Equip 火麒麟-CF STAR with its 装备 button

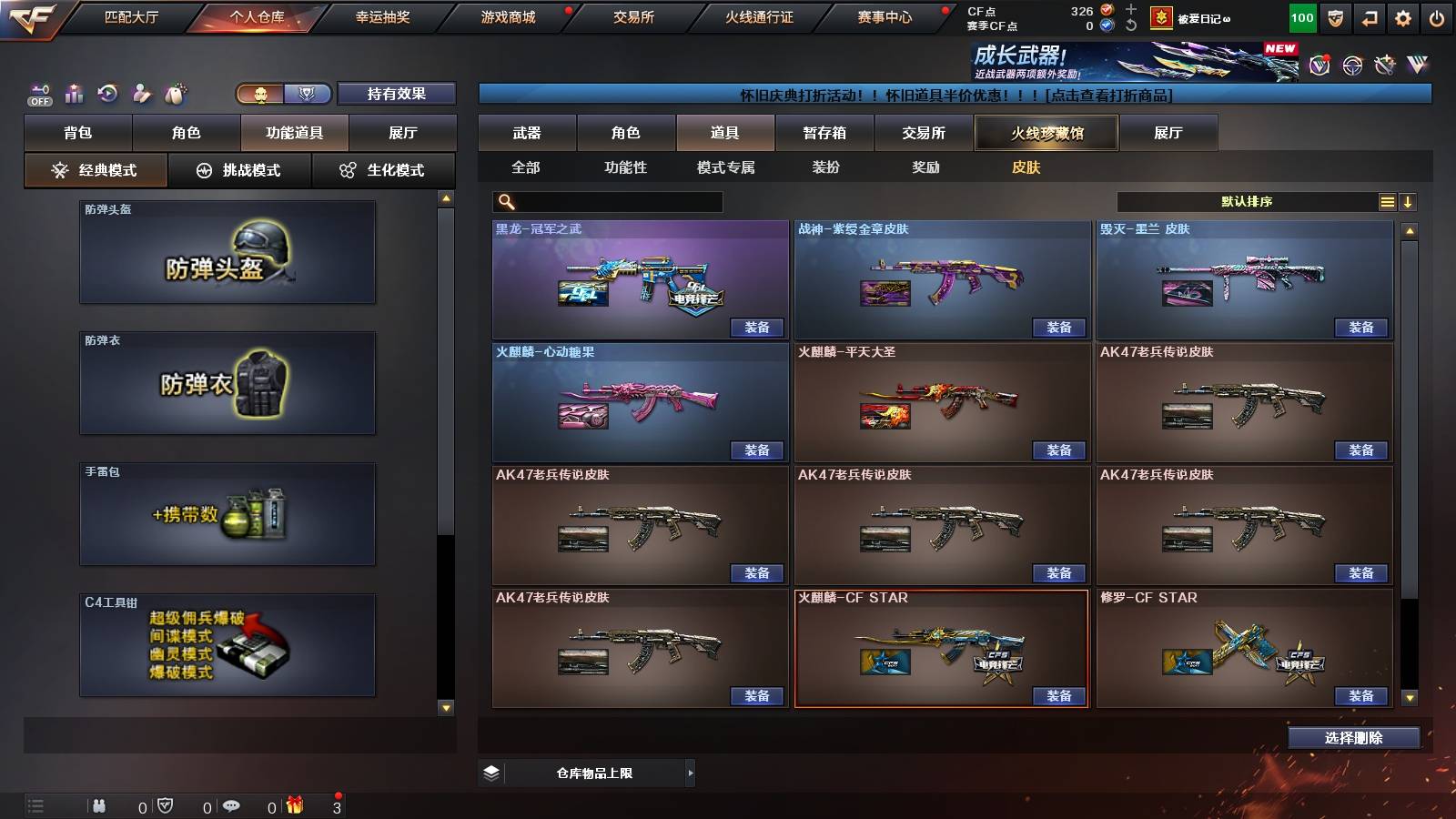coord(1058,697)
